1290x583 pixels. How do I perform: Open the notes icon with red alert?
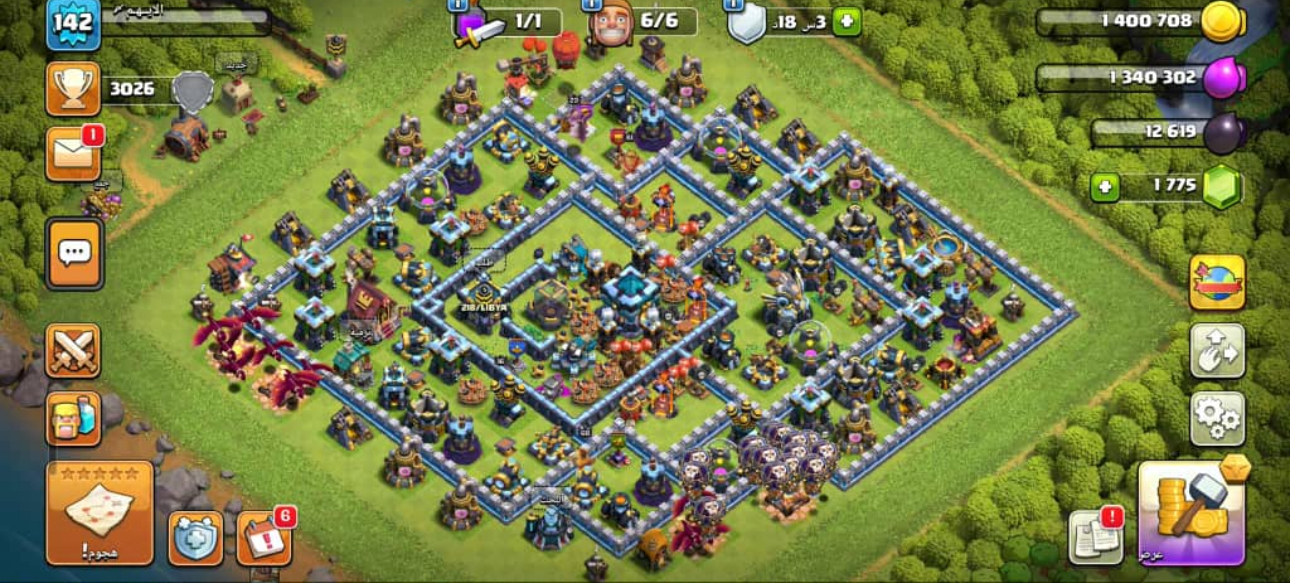pos(1096,537)
